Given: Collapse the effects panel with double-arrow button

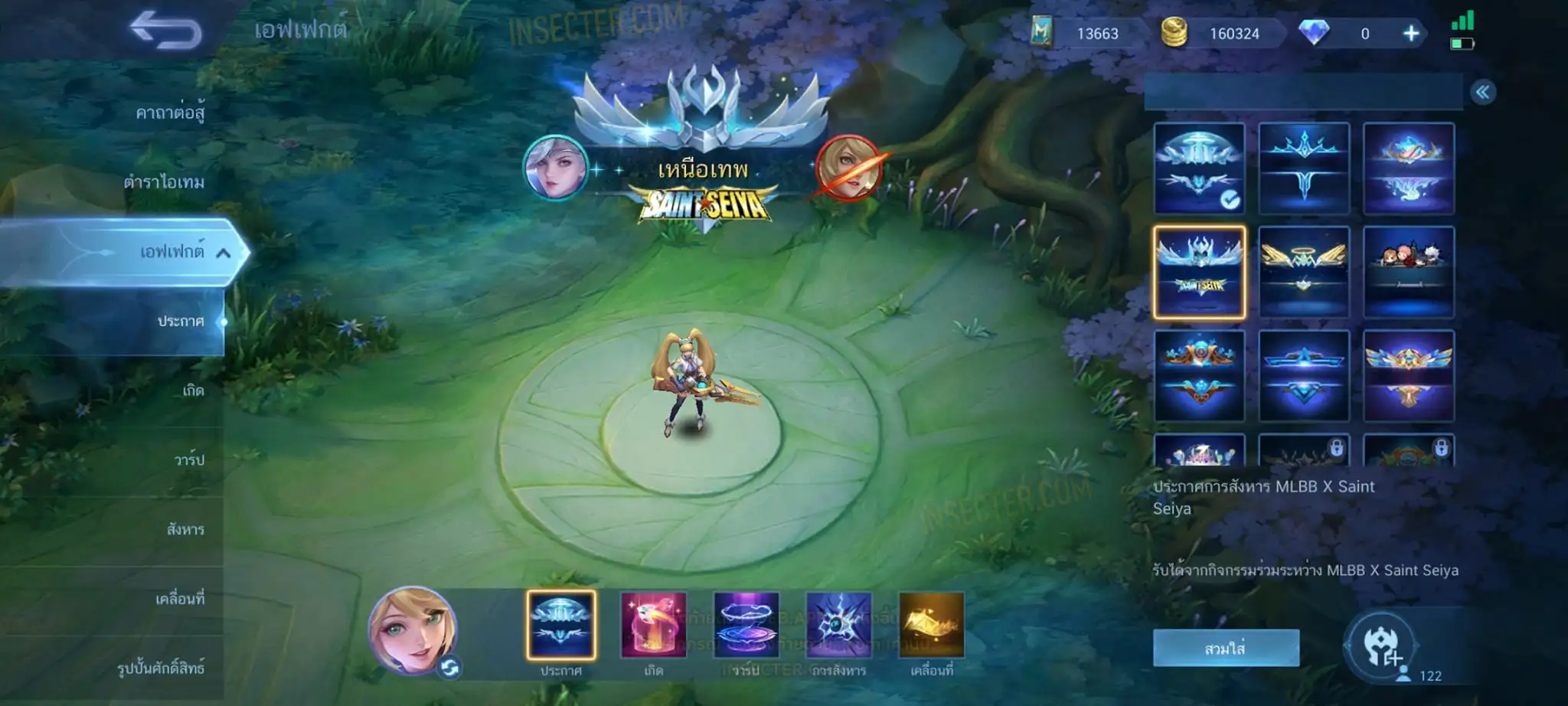Looking at the screenshot, I should [1483, 93].
